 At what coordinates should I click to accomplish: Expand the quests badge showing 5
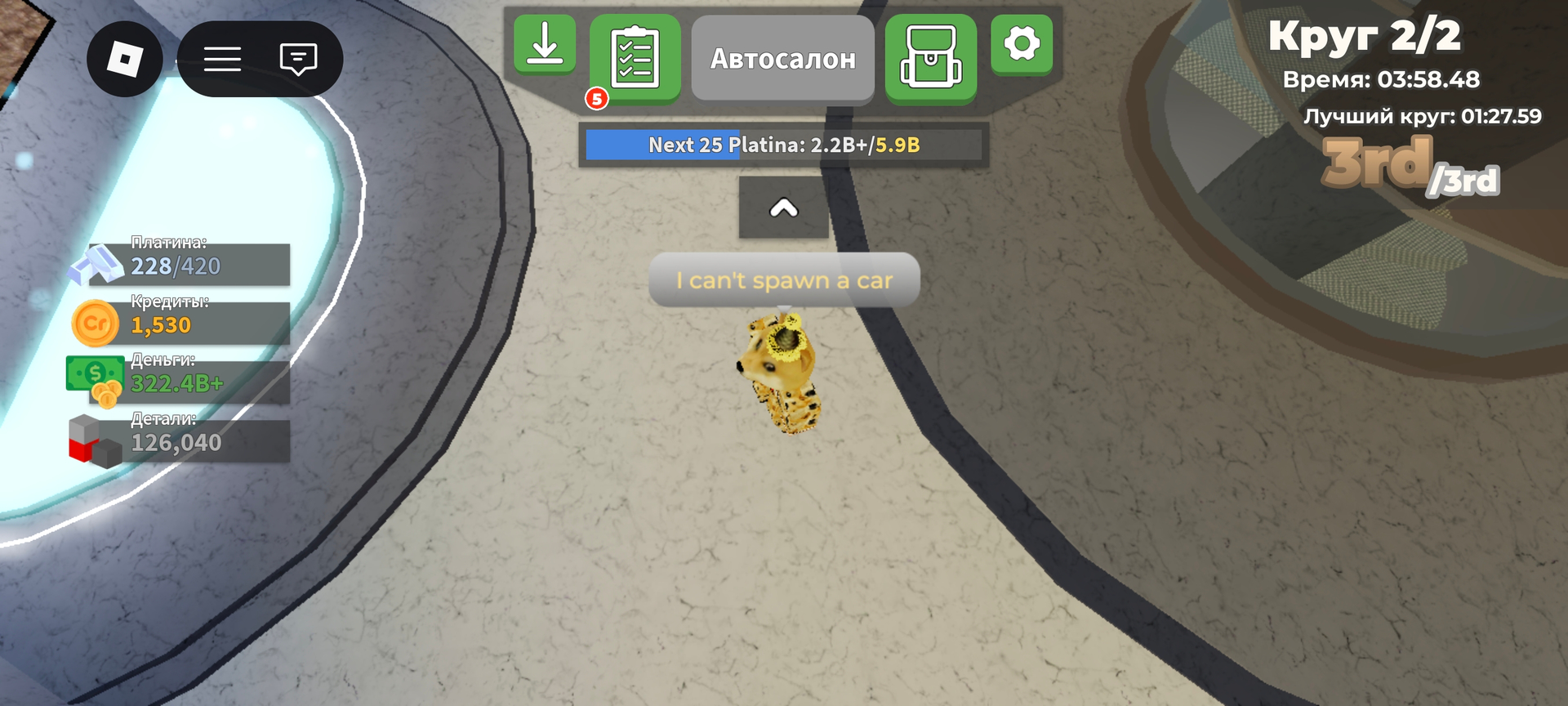(x=597, y=99)
